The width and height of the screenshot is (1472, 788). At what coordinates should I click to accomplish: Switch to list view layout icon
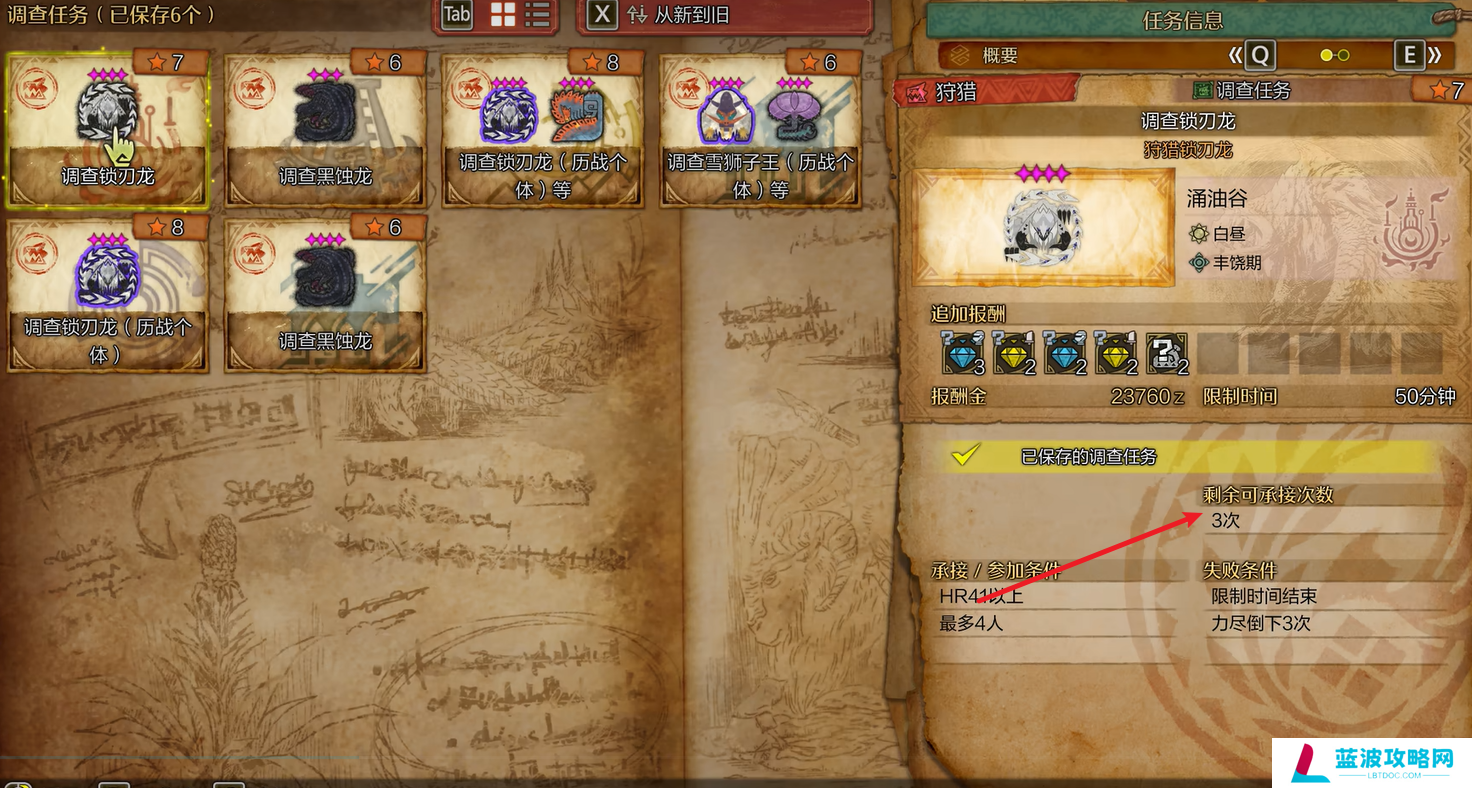[x=538, y=15]
